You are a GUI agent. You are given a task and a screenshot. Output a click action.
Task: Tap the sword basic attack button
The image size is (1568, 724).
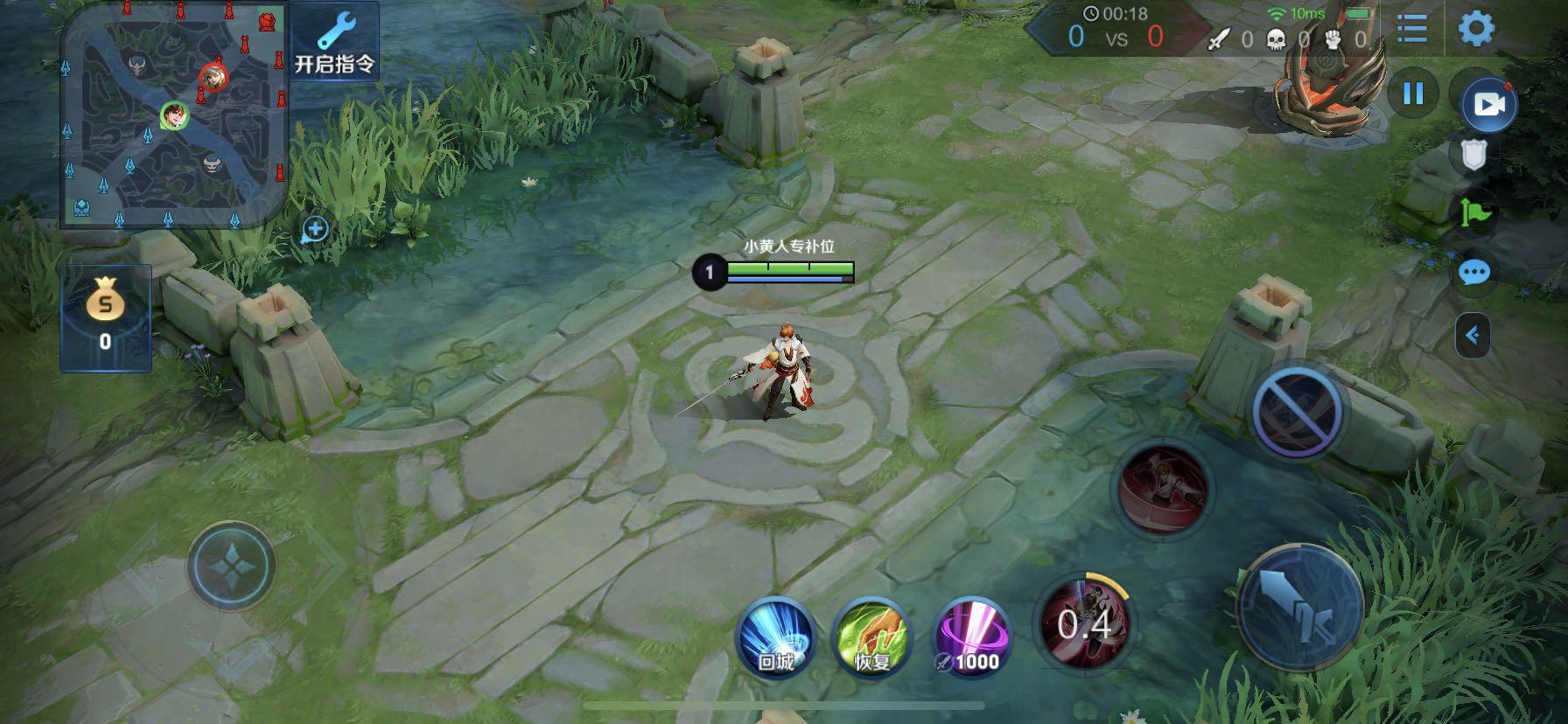click(x=1301, y=607)
